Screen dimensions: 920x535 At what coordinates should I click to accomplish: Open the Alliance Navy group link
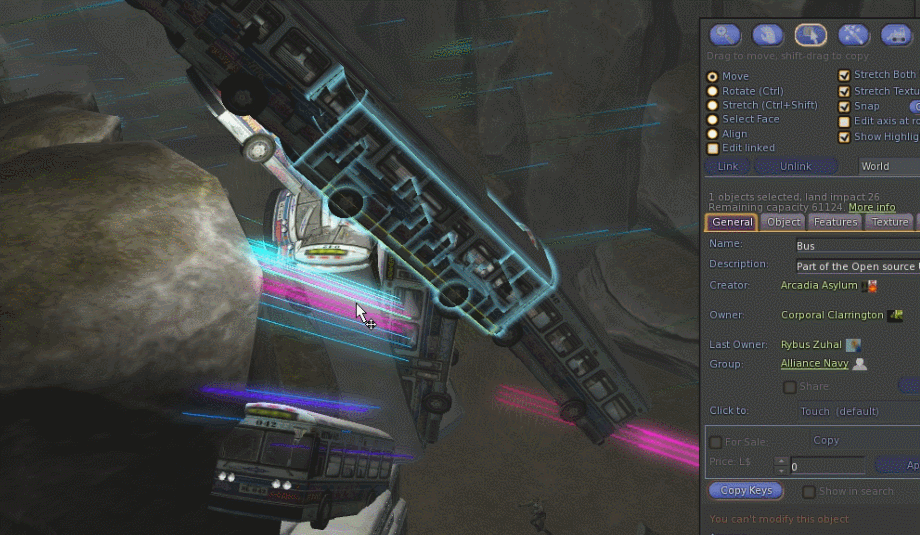(x=814, y=364)
